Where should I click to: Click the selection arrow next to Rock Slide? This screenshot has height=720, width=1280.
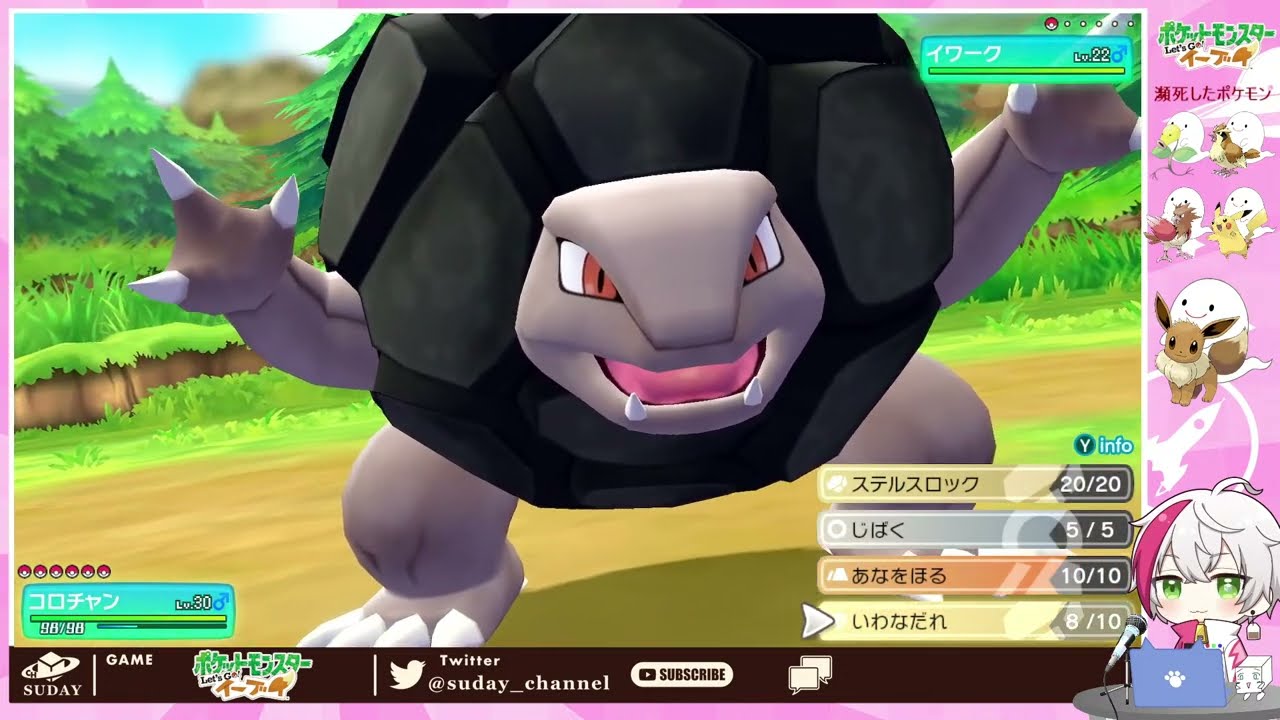pyautogui.click(x=822, y=621)
